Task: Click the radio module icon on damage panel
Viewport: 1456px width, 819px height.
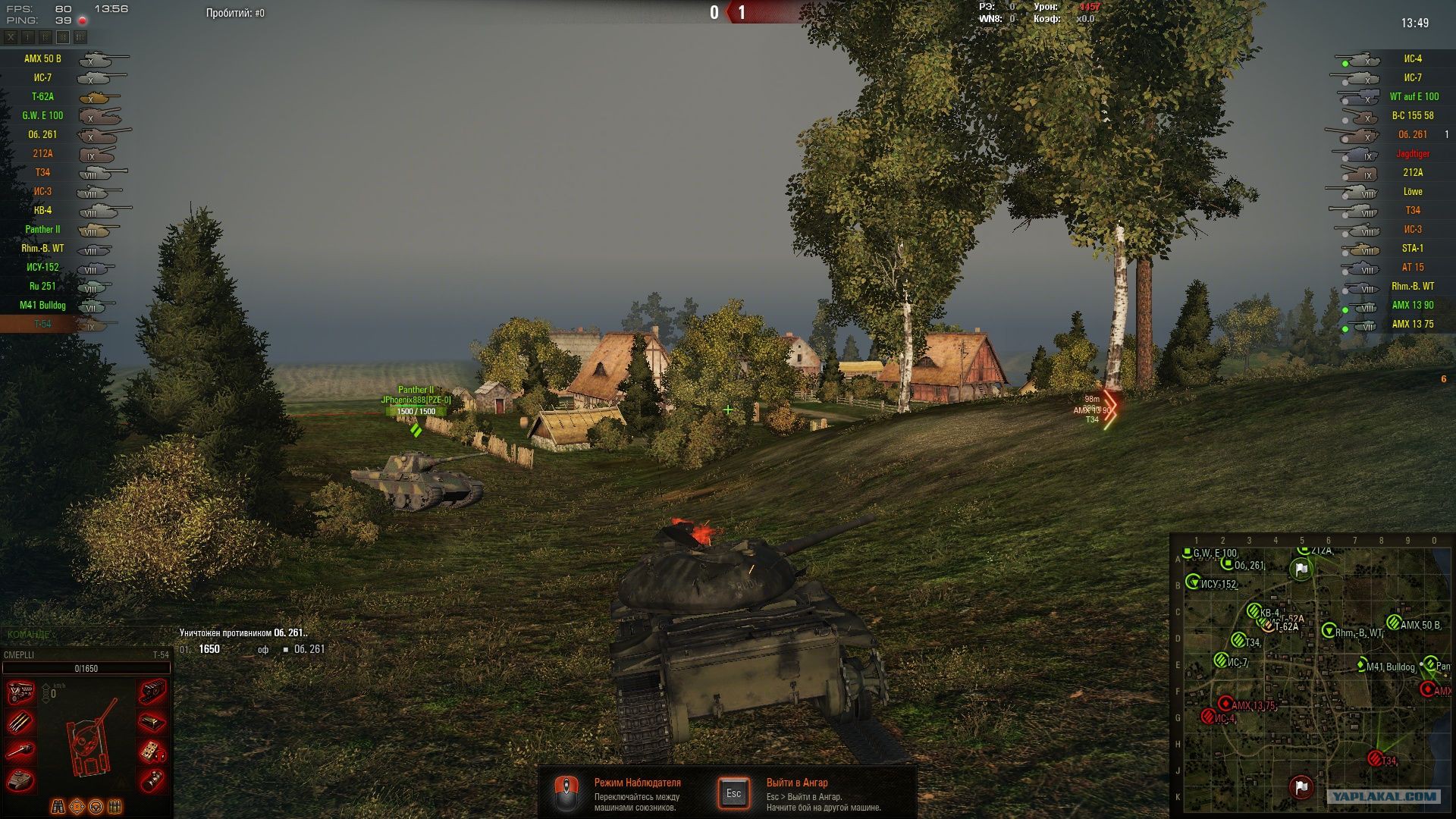Action: click(152, 751)
